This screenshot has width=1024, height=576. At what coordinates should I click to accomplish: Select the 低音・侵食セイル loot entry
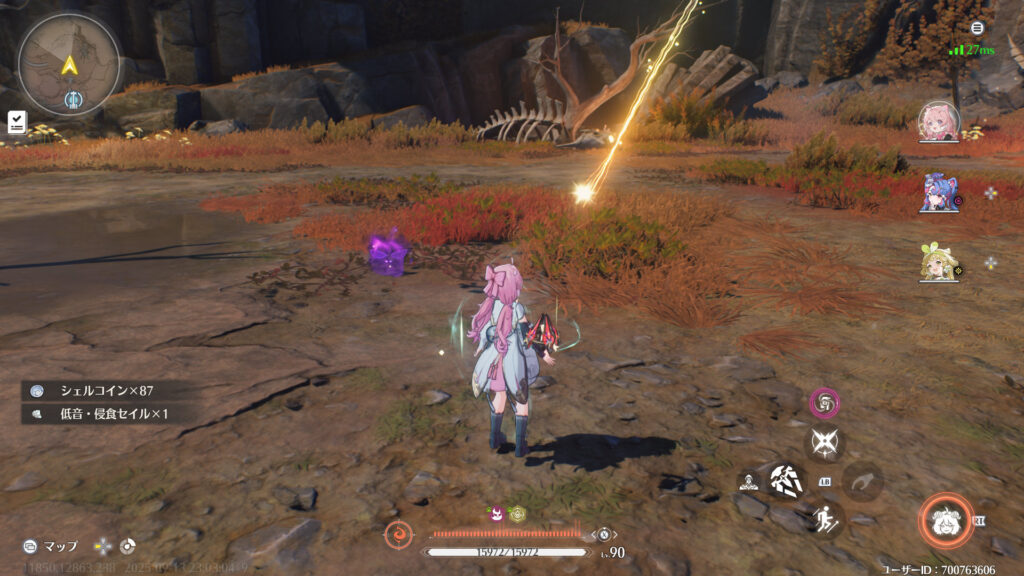(100, 412)
